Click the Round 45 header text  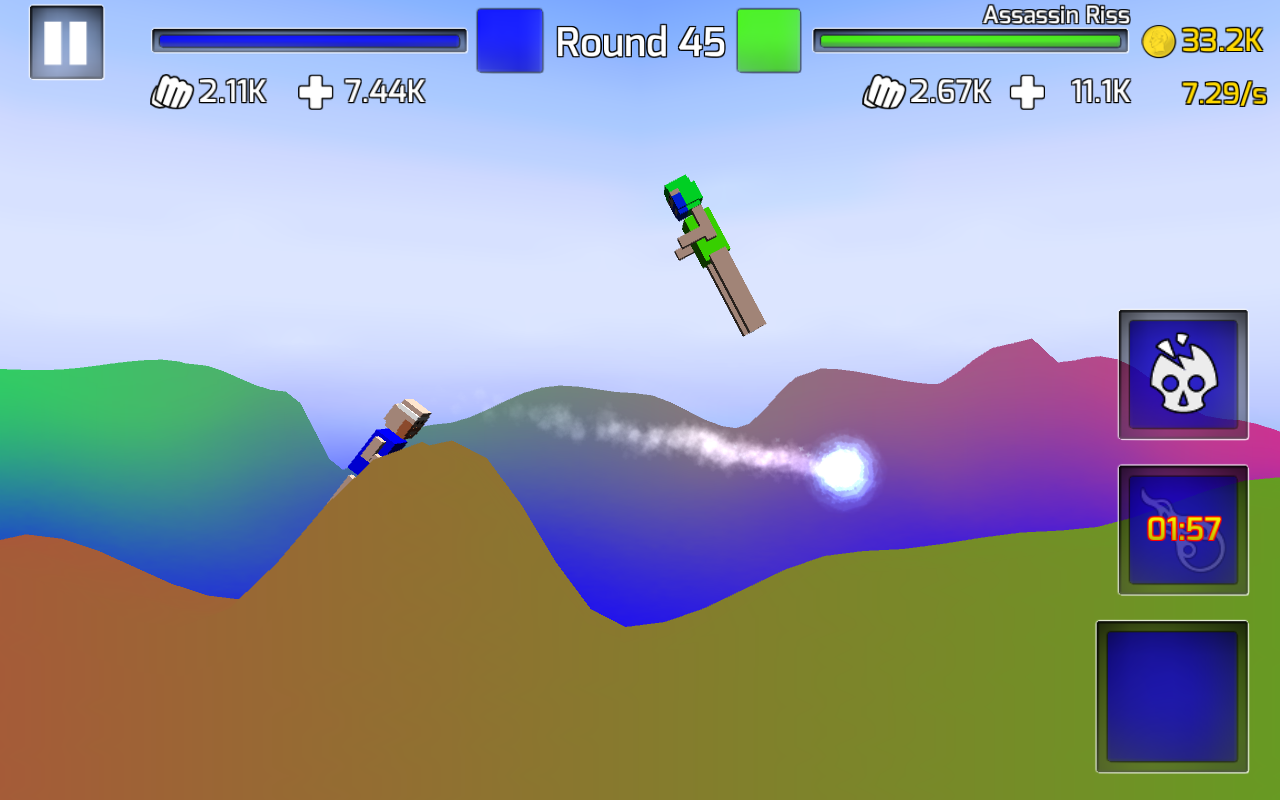pos(640,43)
